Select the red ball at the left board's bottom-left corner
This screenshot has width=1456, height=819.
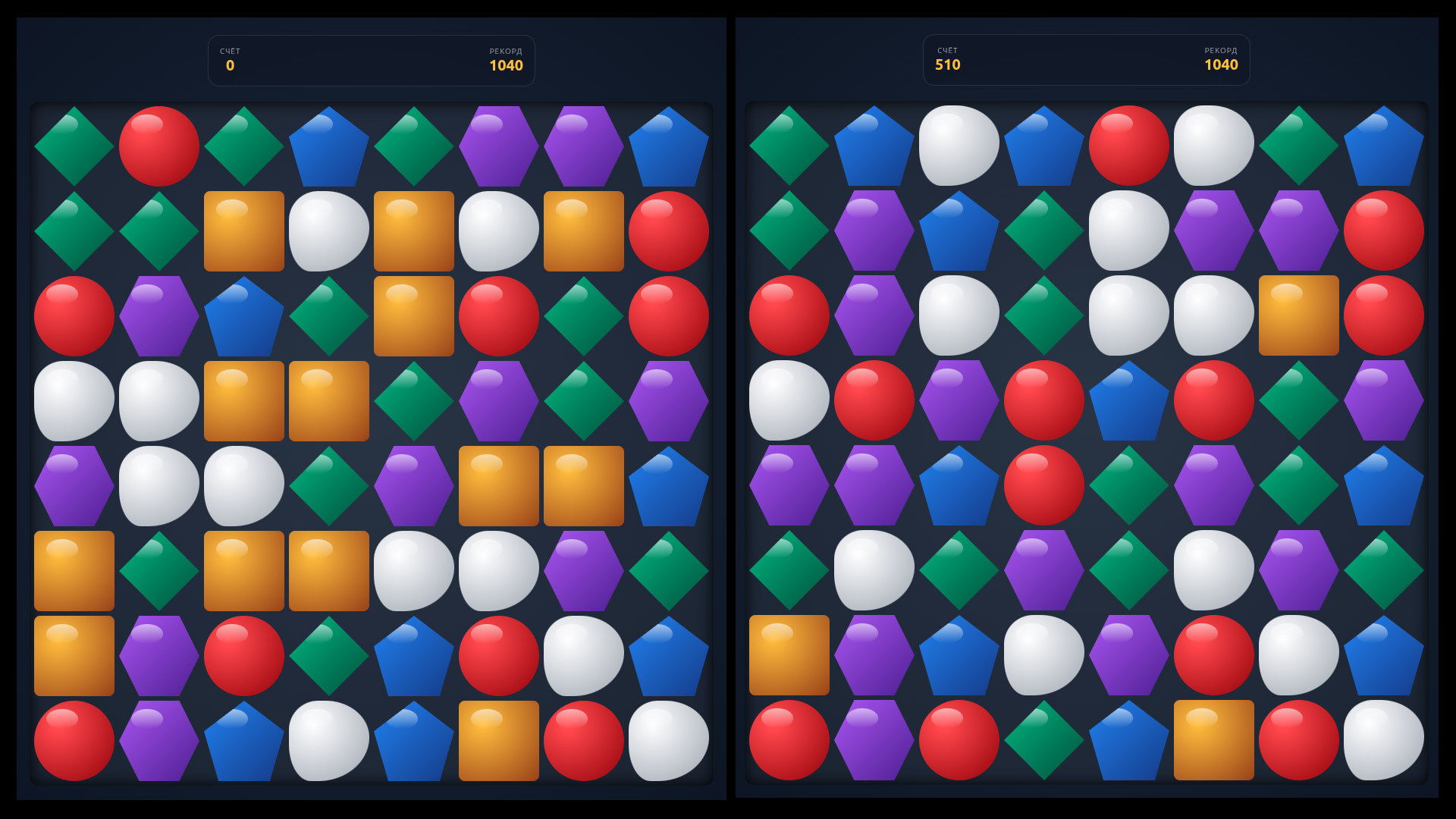pyautogui.click(x=74, y=740)
